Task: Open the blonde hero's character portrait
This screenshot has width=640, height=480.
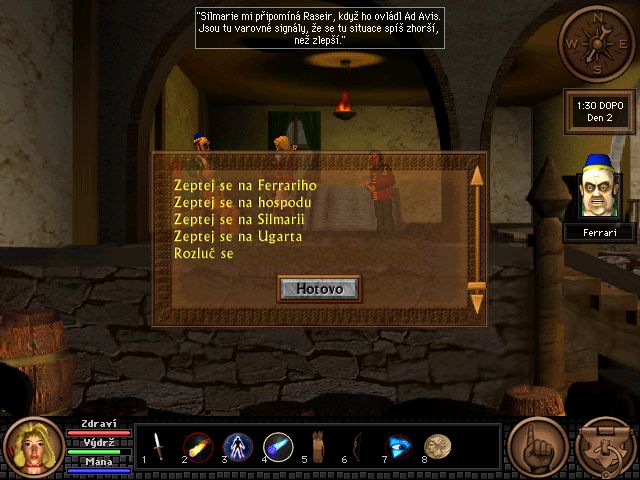Action: coord(33,447)
